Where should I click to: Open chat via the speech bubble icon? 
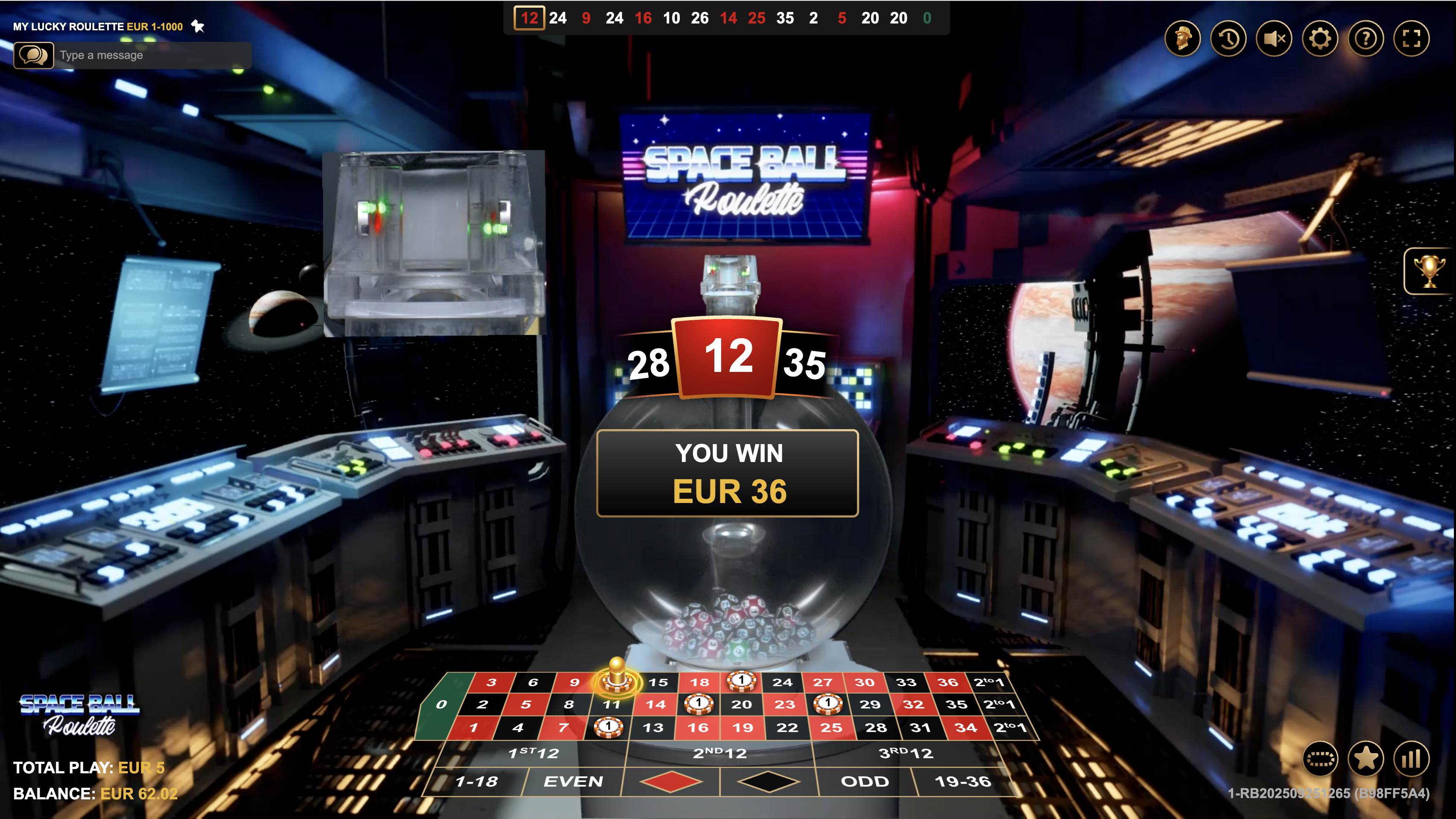point(33,55)
